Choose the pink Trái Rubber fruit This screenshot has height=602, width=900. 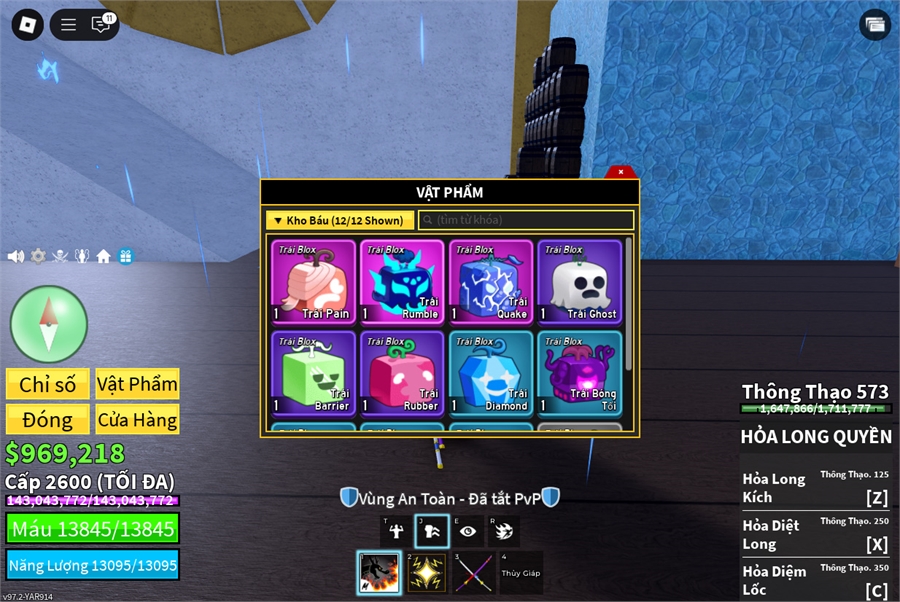coord(402,373)
